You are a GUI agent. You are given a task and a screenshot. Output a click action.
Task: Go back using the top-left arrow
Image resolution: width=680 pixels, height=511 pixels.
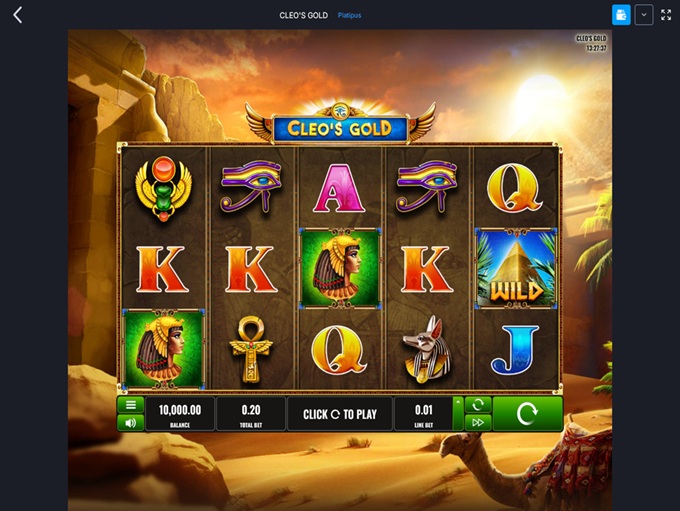(x=17, y=15)
